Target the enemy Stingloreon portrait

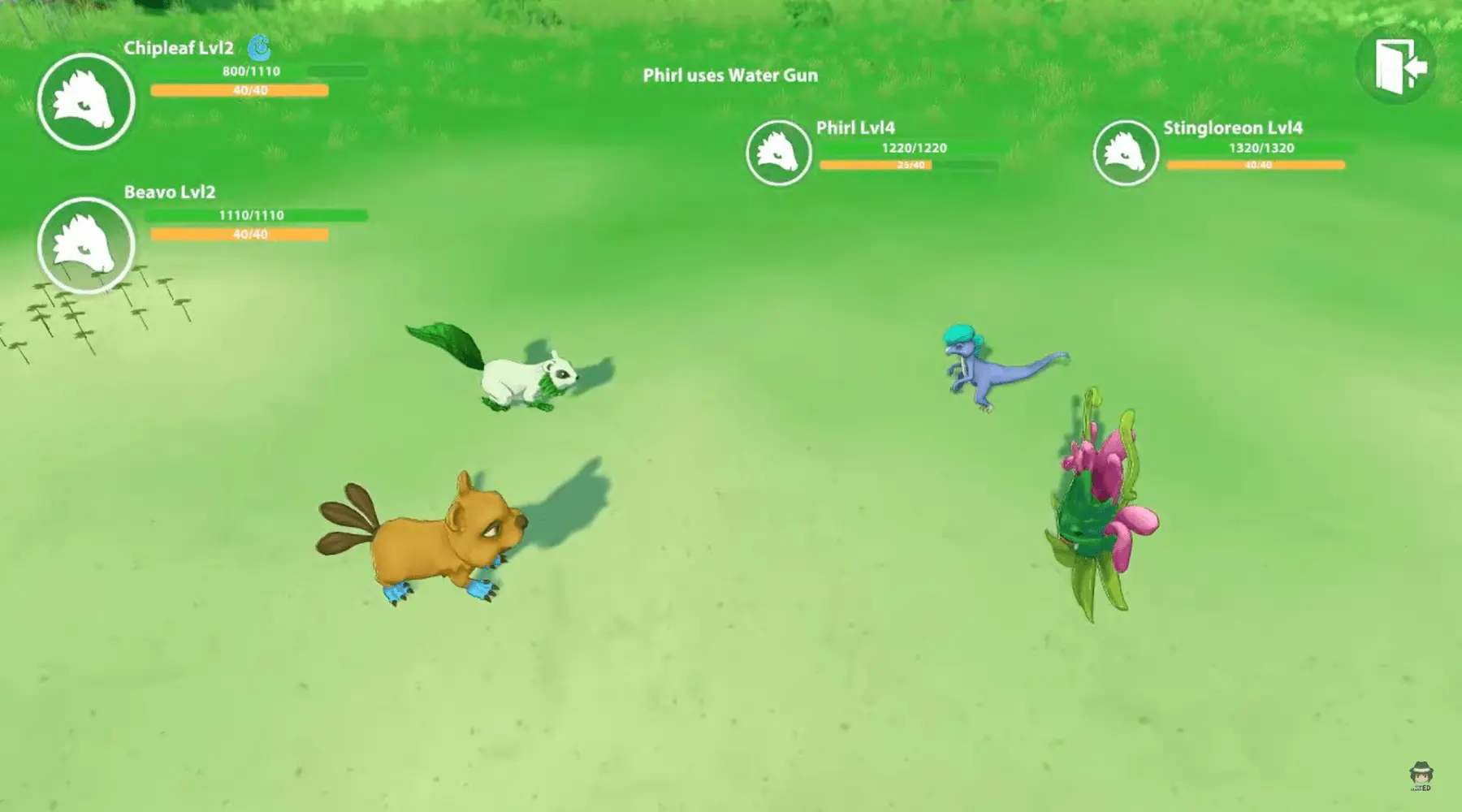(x=1125, y=153)
